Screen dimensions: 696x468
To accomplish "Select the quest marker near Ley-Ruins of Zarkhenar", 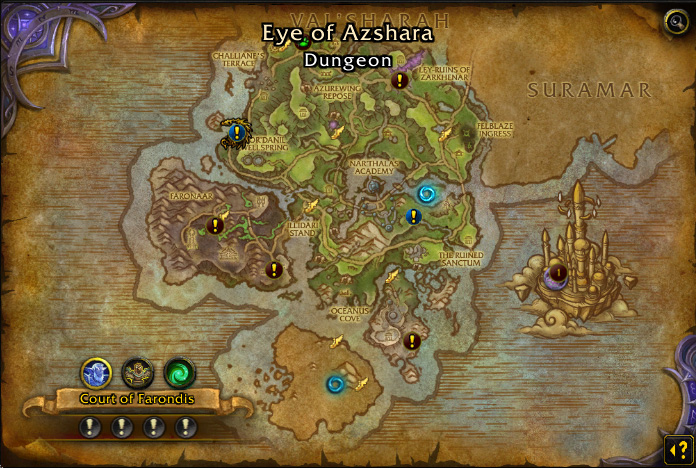I will tap(400, 80).
